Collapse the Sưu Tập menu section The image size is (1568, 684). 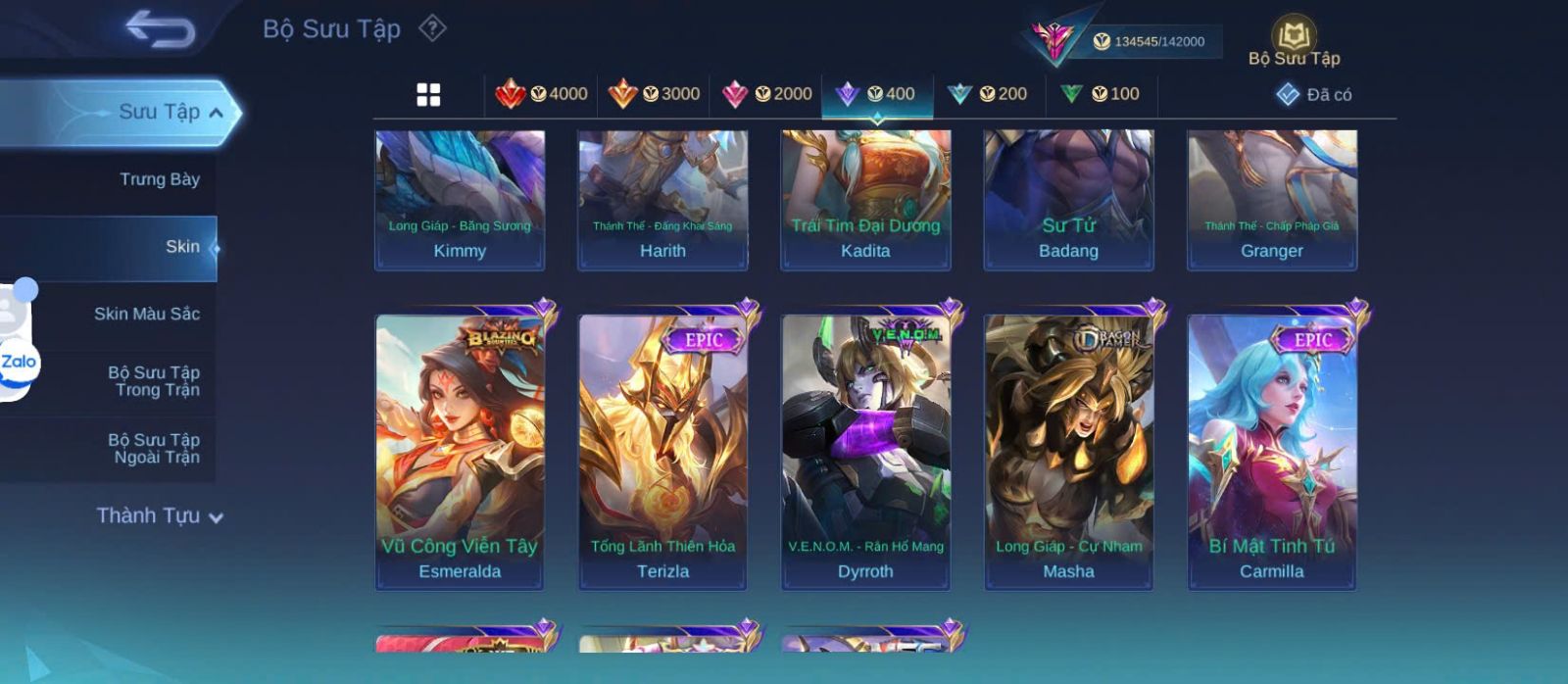pyautogui.click(x=216, y=113)
